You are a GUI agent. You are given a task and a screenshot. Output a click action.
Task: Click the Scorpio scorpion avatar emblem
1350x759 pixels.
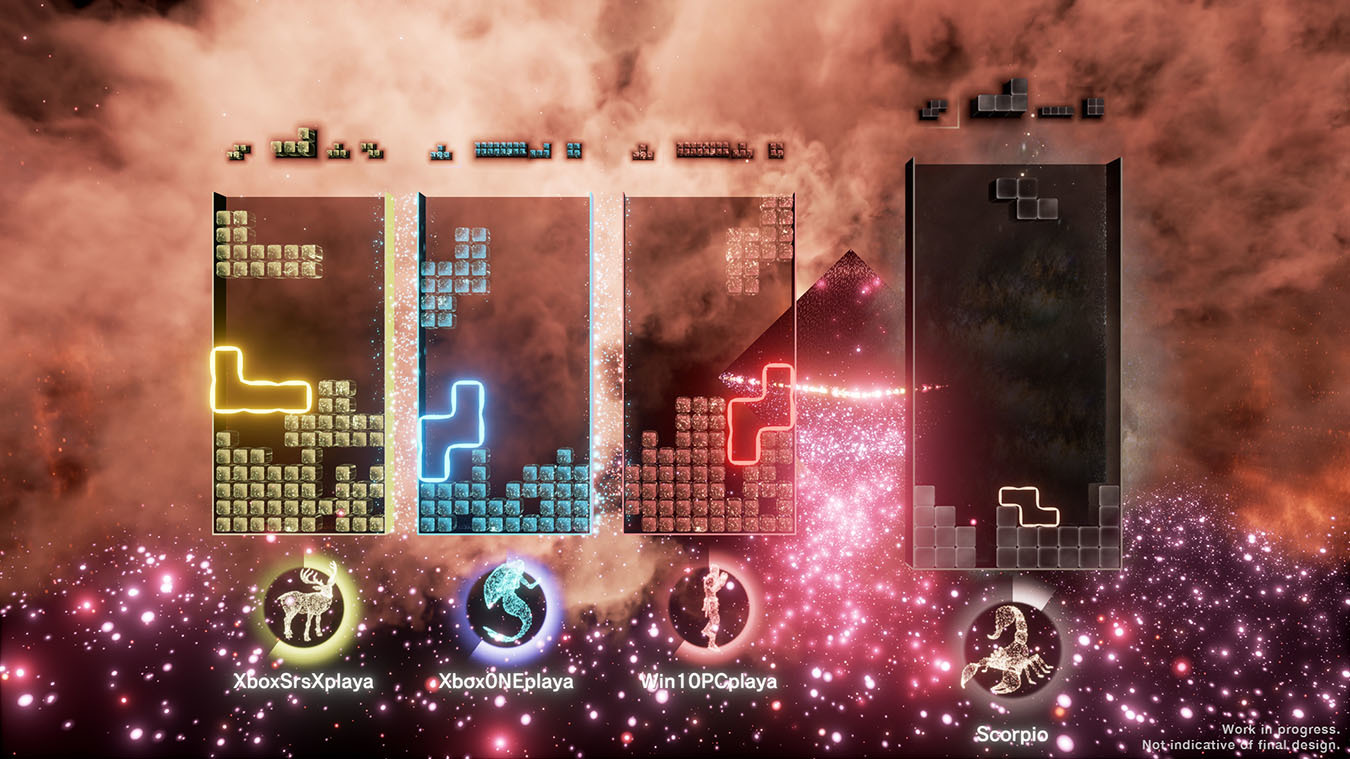coord(1014,646)
